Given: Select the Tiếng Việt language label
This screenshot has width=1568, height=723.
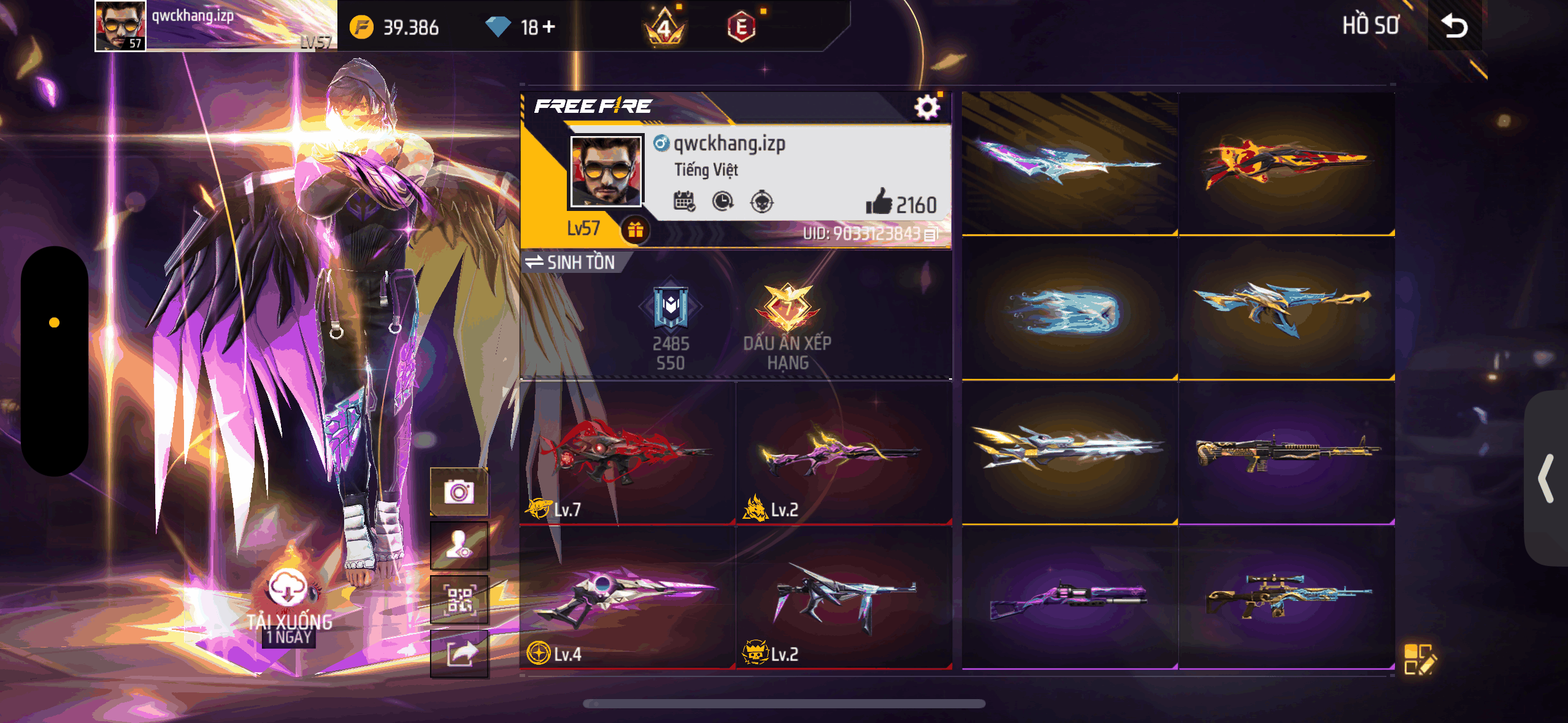Looking at the screenshot, I should (707, 170).
